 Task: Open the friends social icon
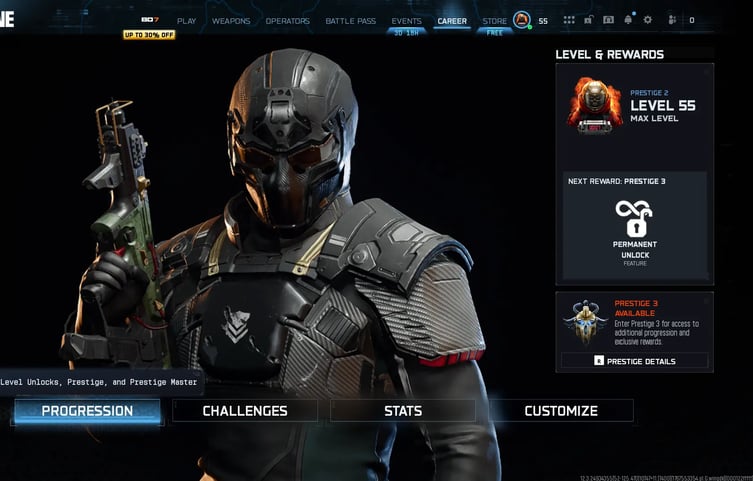672,20
